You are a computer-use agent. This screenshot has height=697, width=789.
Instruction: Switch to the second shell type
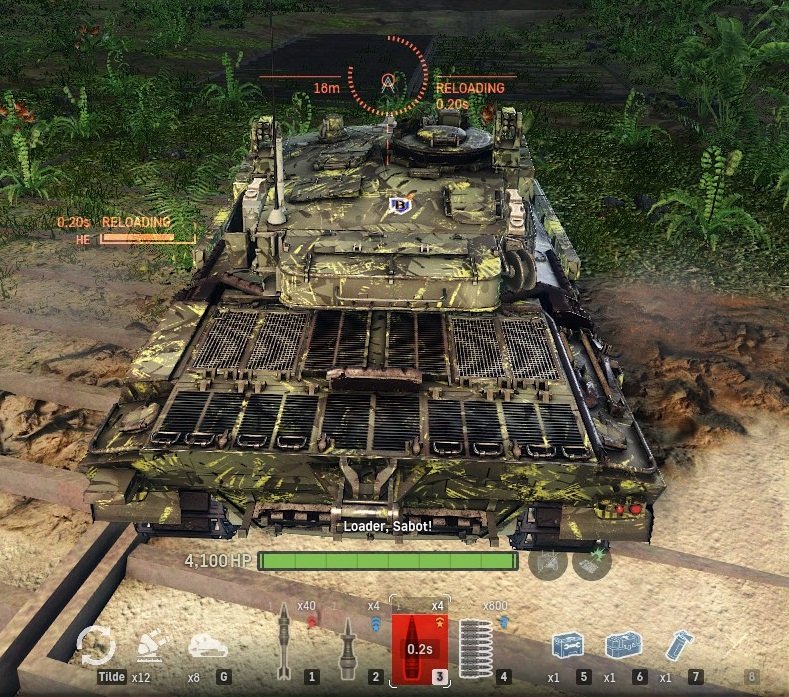pyautogui.click(x=349, y=643)
